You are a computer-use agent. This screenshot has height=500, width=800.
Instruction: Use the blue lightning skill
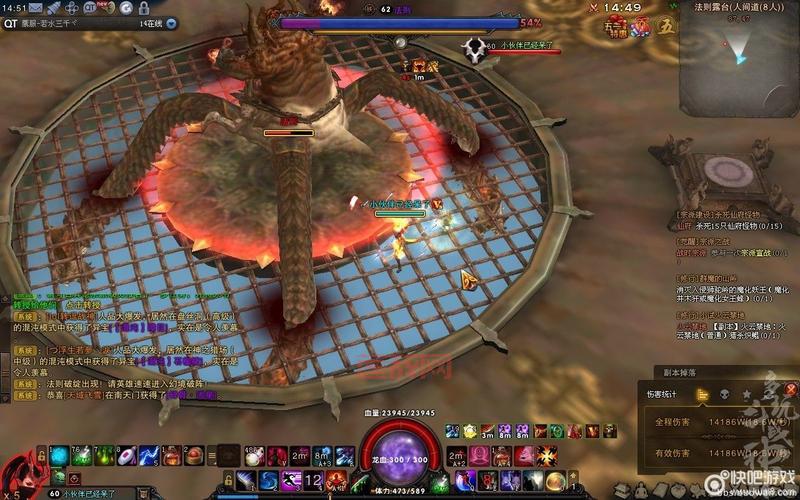coord(147,456)
